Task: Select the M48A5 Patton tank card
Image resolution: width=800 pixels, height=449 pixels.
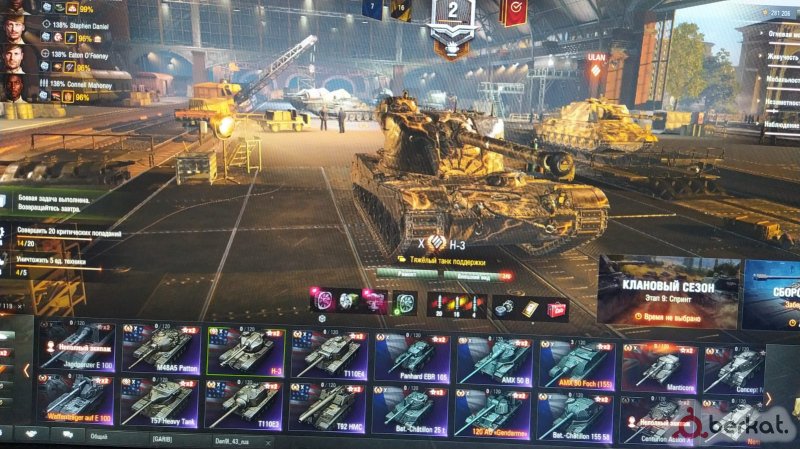Action: (x=161, y=351)
